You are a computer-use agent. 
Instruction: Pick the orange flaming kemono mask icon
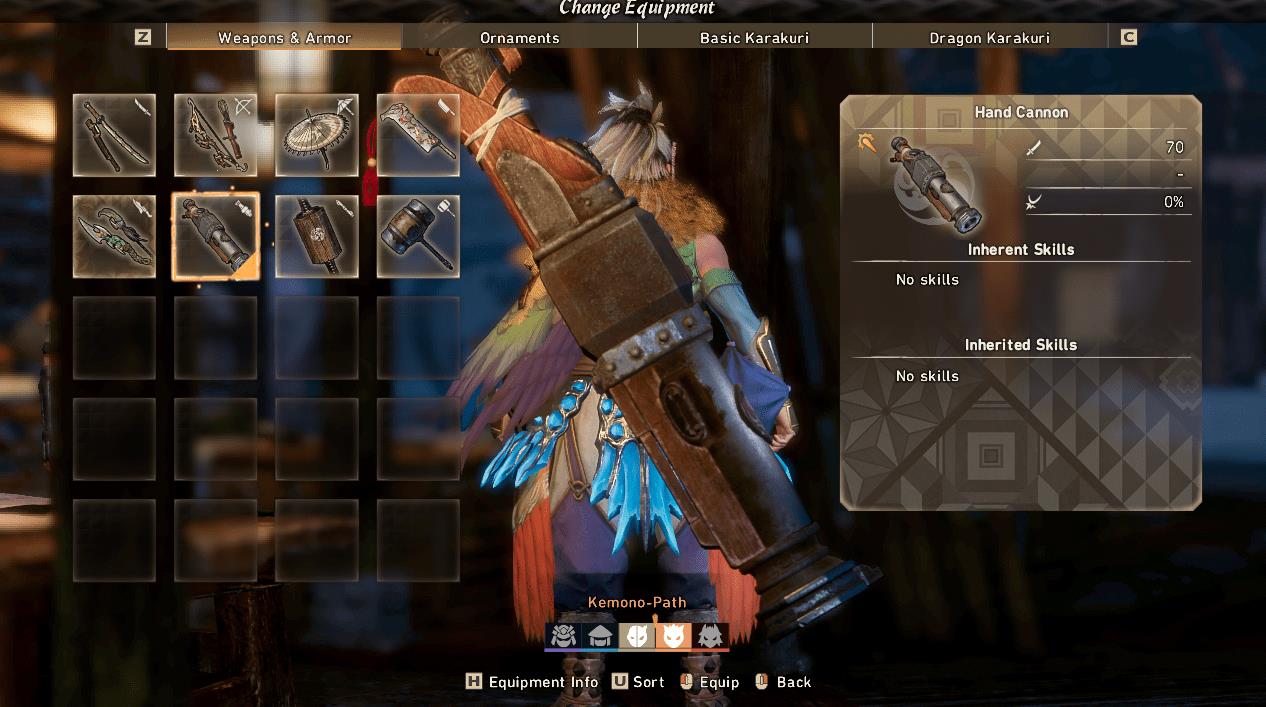673,636
